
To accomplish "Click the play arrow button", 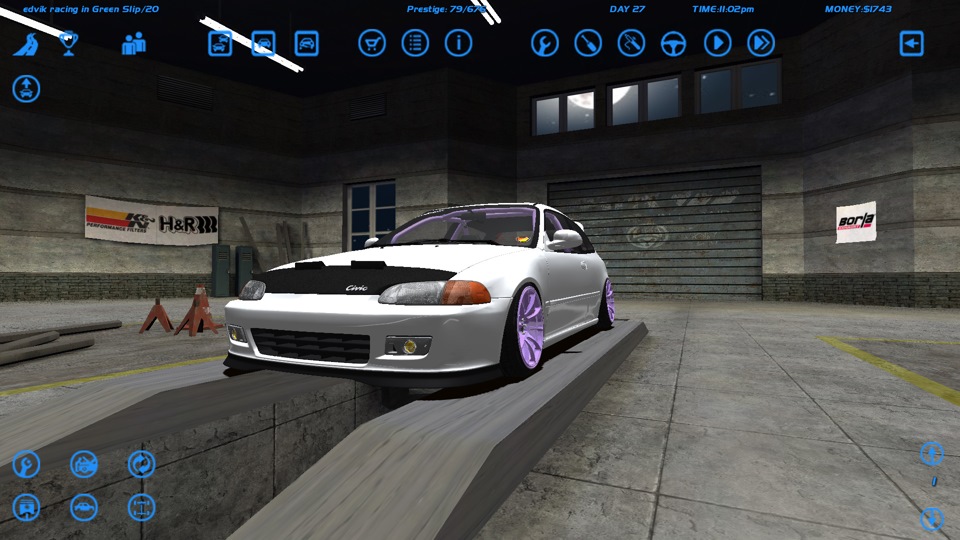I will coord(717,43).
